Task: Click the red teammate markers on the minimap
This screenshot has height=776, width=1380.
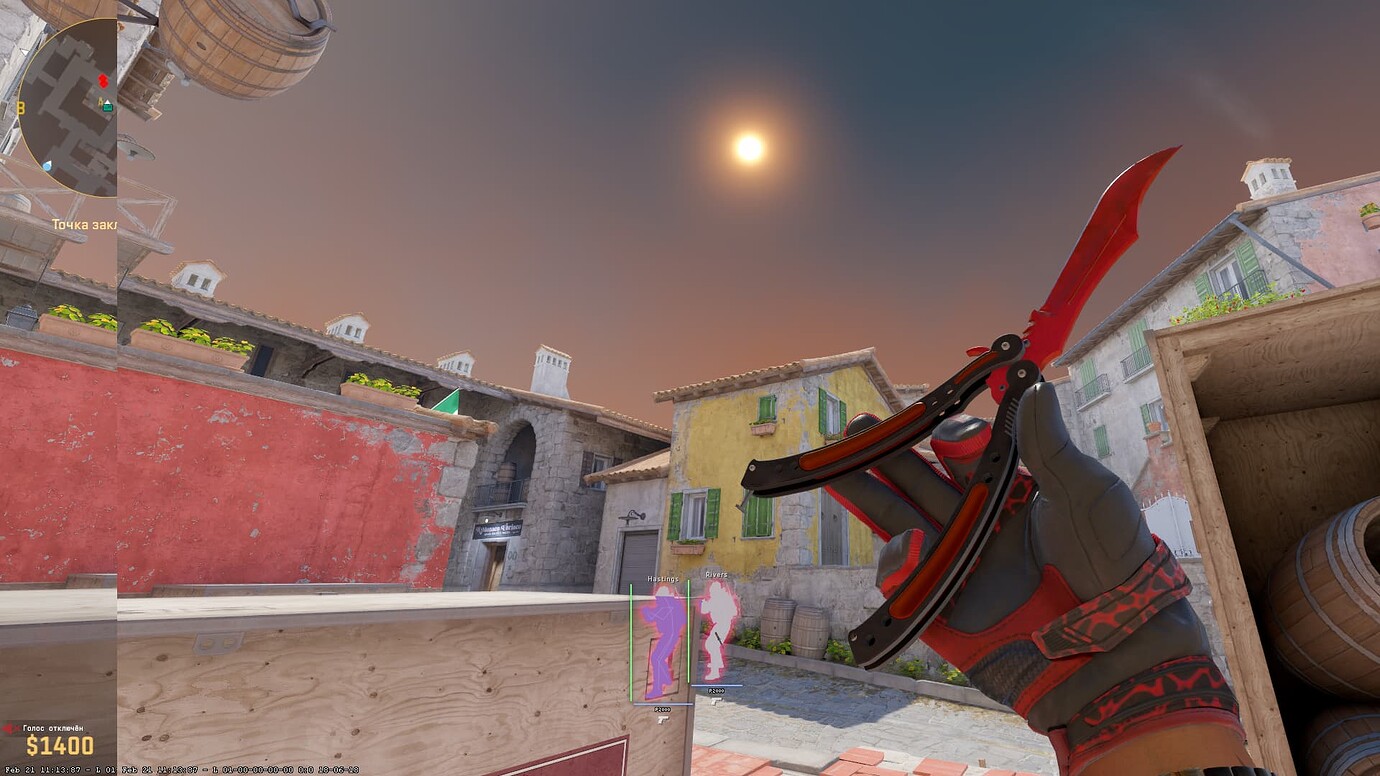Action: pyautogui.click(x=103, y=80)
